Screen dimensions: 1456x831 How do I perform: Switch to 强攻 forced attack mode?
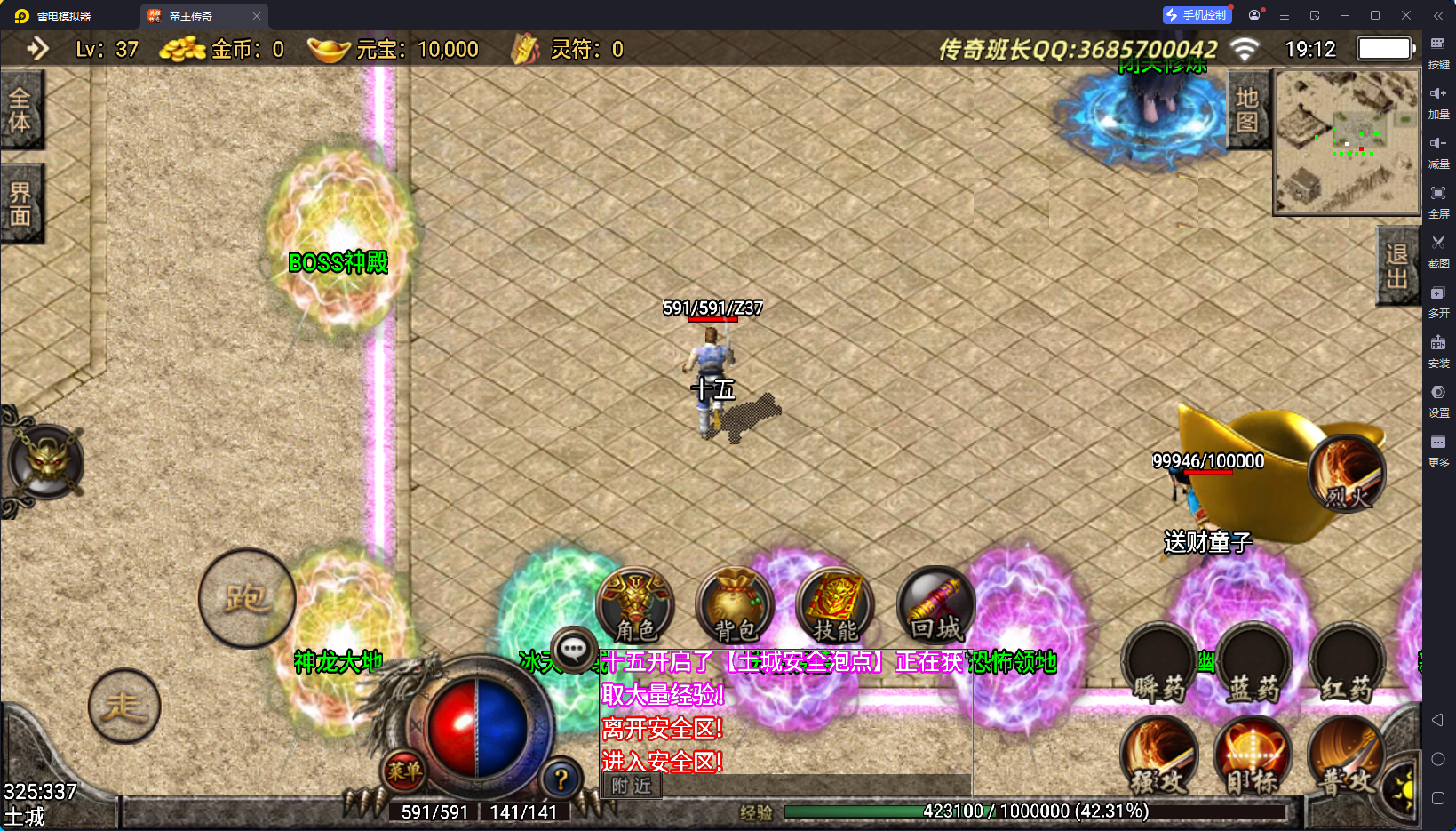pyautogui.click(x=1159, y=757)
